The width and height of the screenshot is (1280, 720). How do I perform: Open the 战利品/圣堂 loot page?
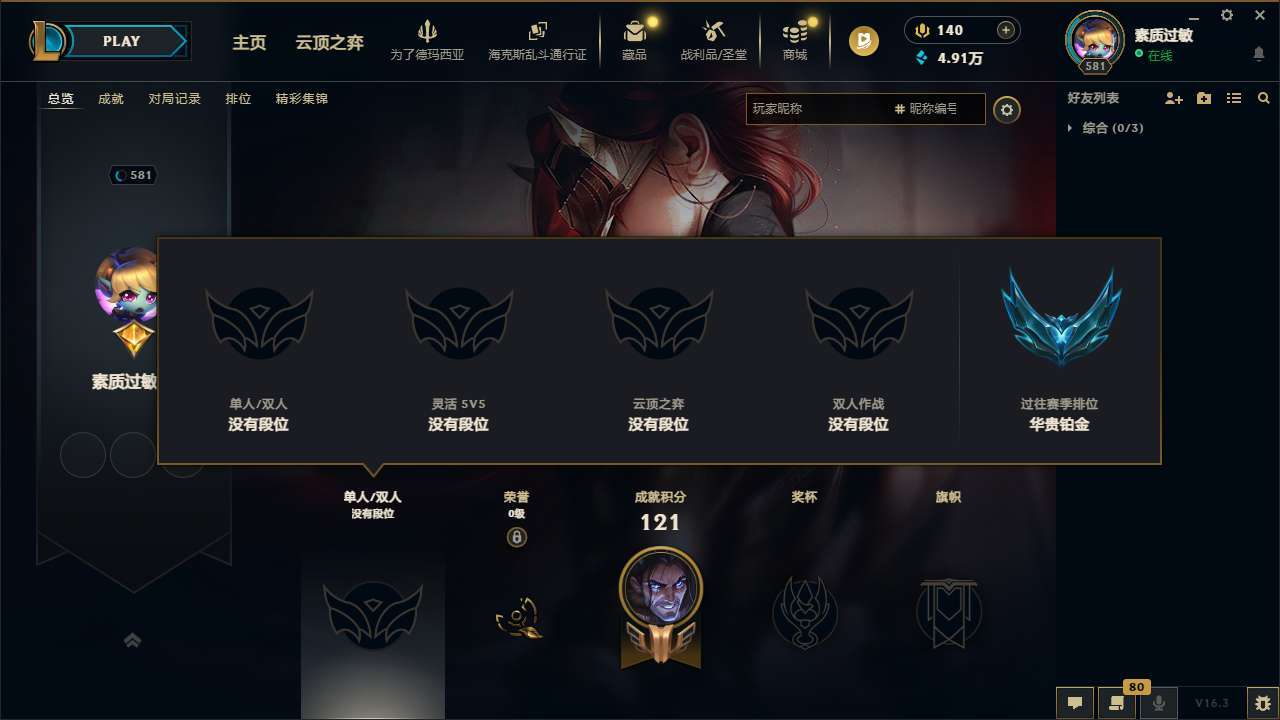[713, 40]
